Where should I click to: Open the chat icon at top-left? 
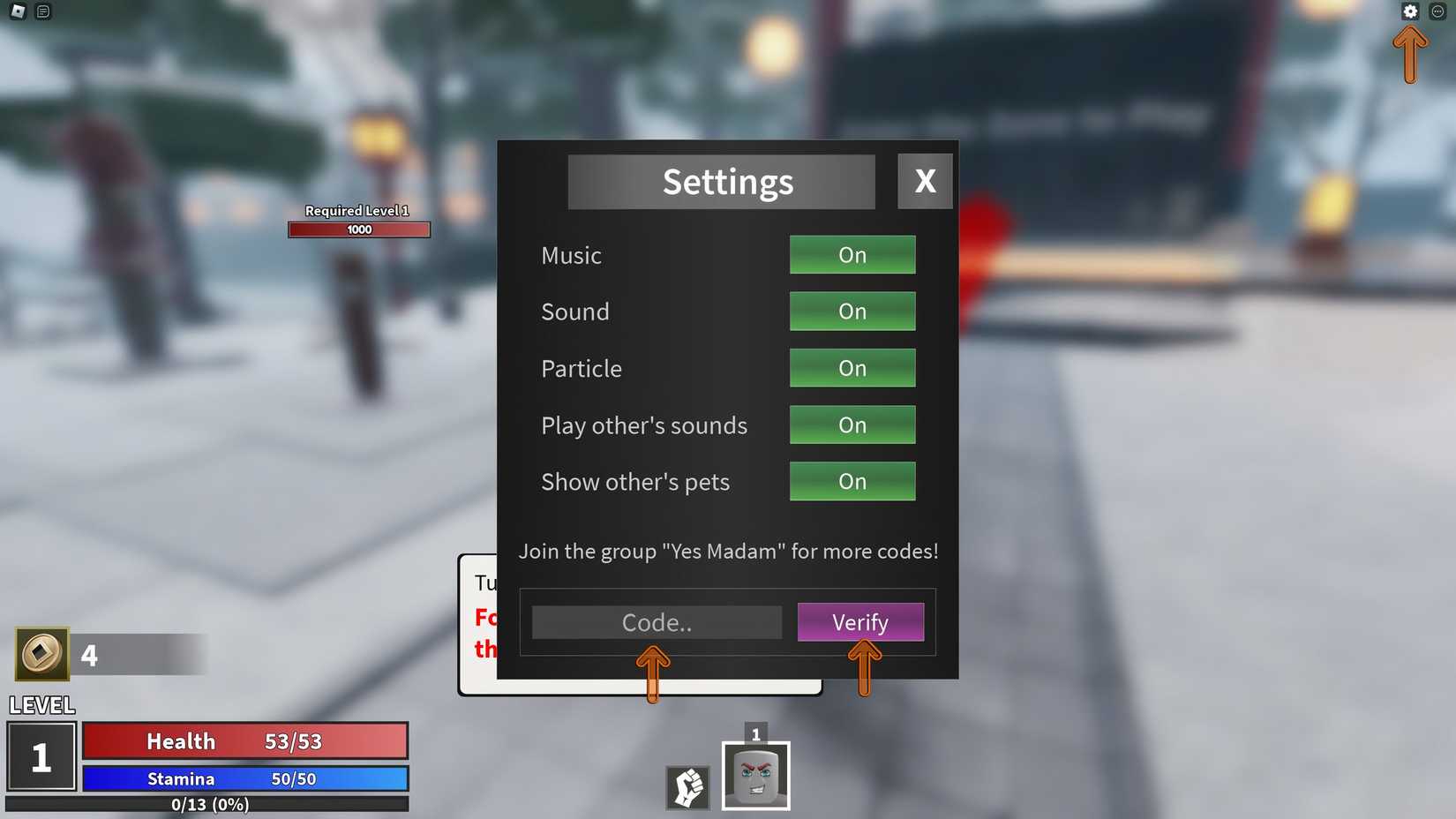coord(41,11)
